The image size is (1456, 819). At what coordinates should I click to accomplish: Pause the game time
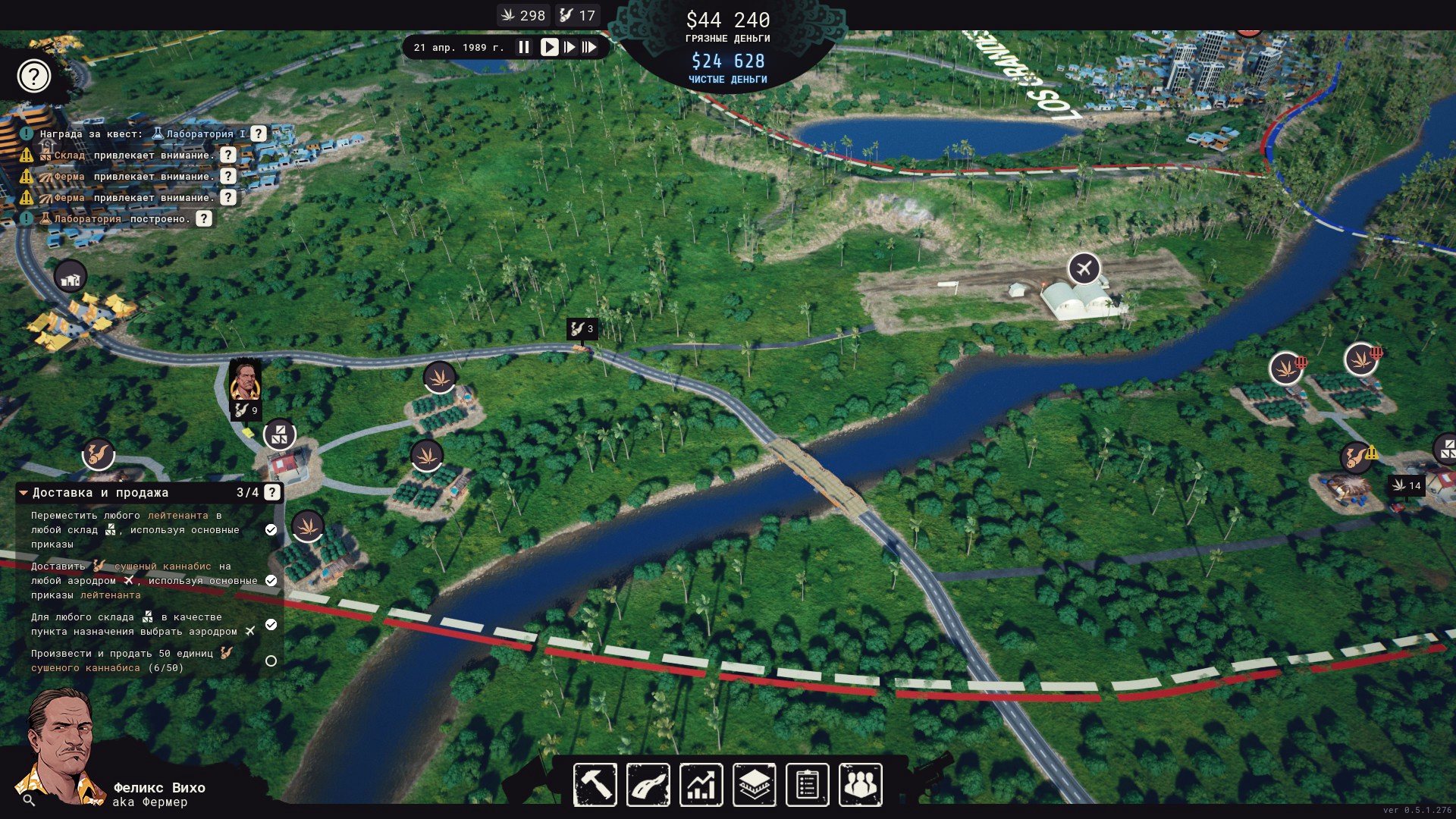[524, 47]
